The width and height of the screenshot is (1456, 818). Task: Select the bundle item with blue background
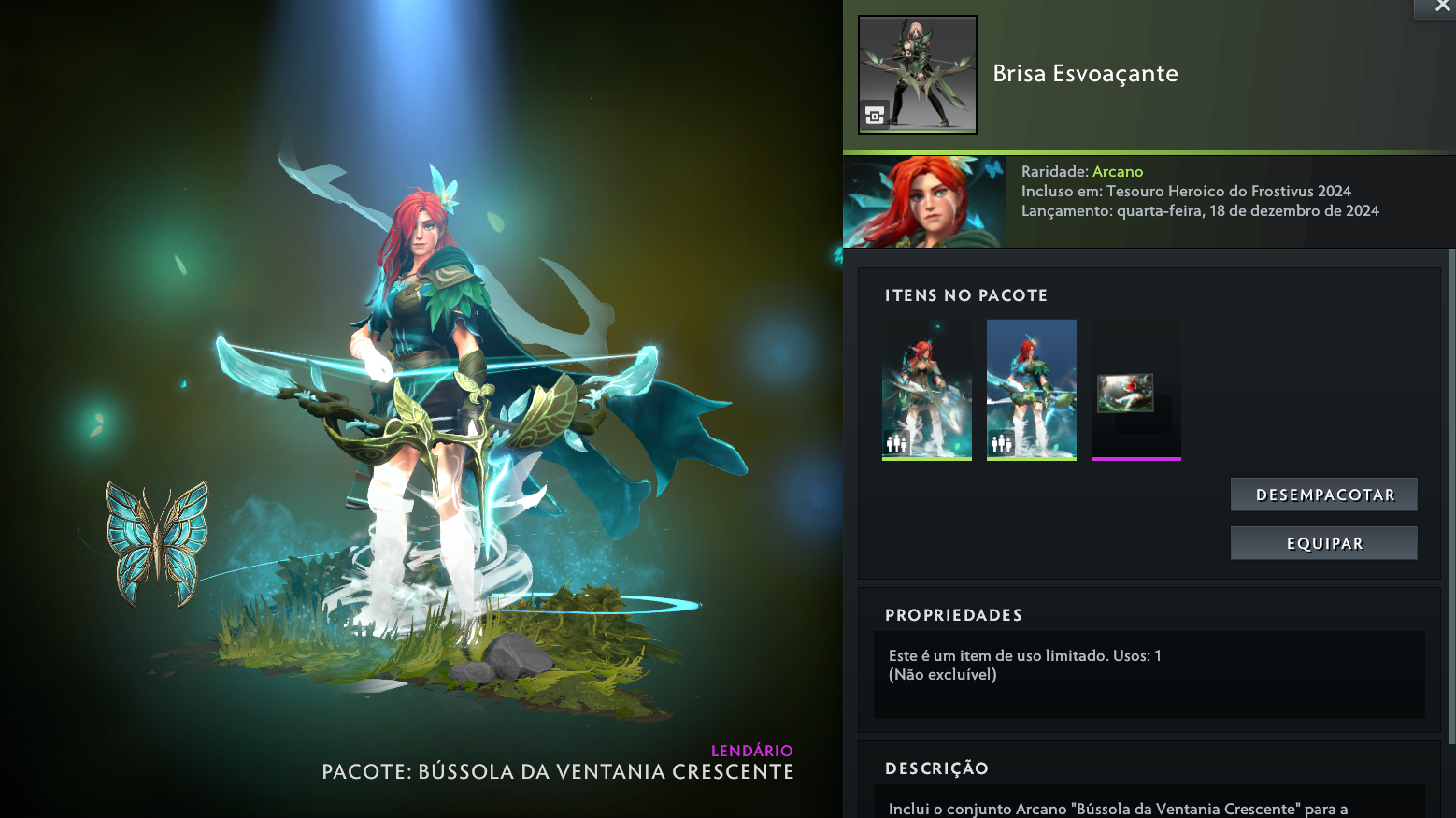[x=1031, y=389]
